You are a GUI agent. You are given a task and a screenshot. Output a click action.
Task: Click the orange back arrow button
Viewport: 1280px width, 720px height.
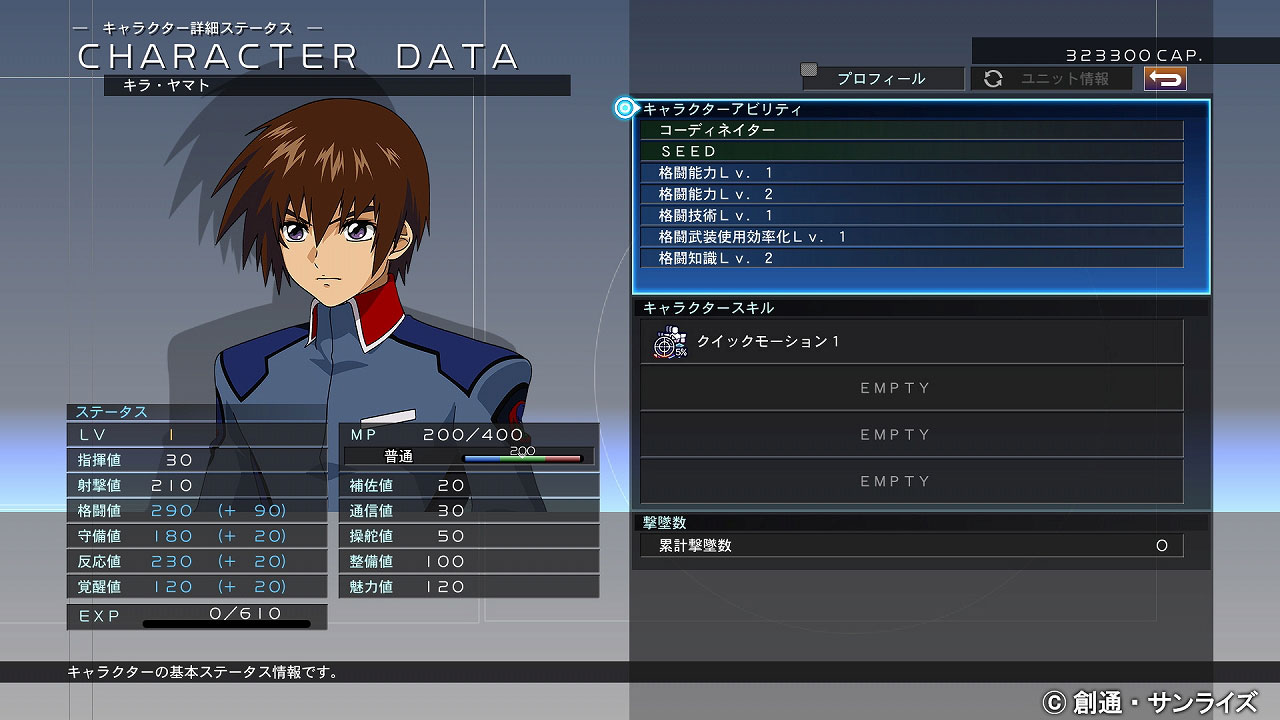click(x=1165, y=78)
